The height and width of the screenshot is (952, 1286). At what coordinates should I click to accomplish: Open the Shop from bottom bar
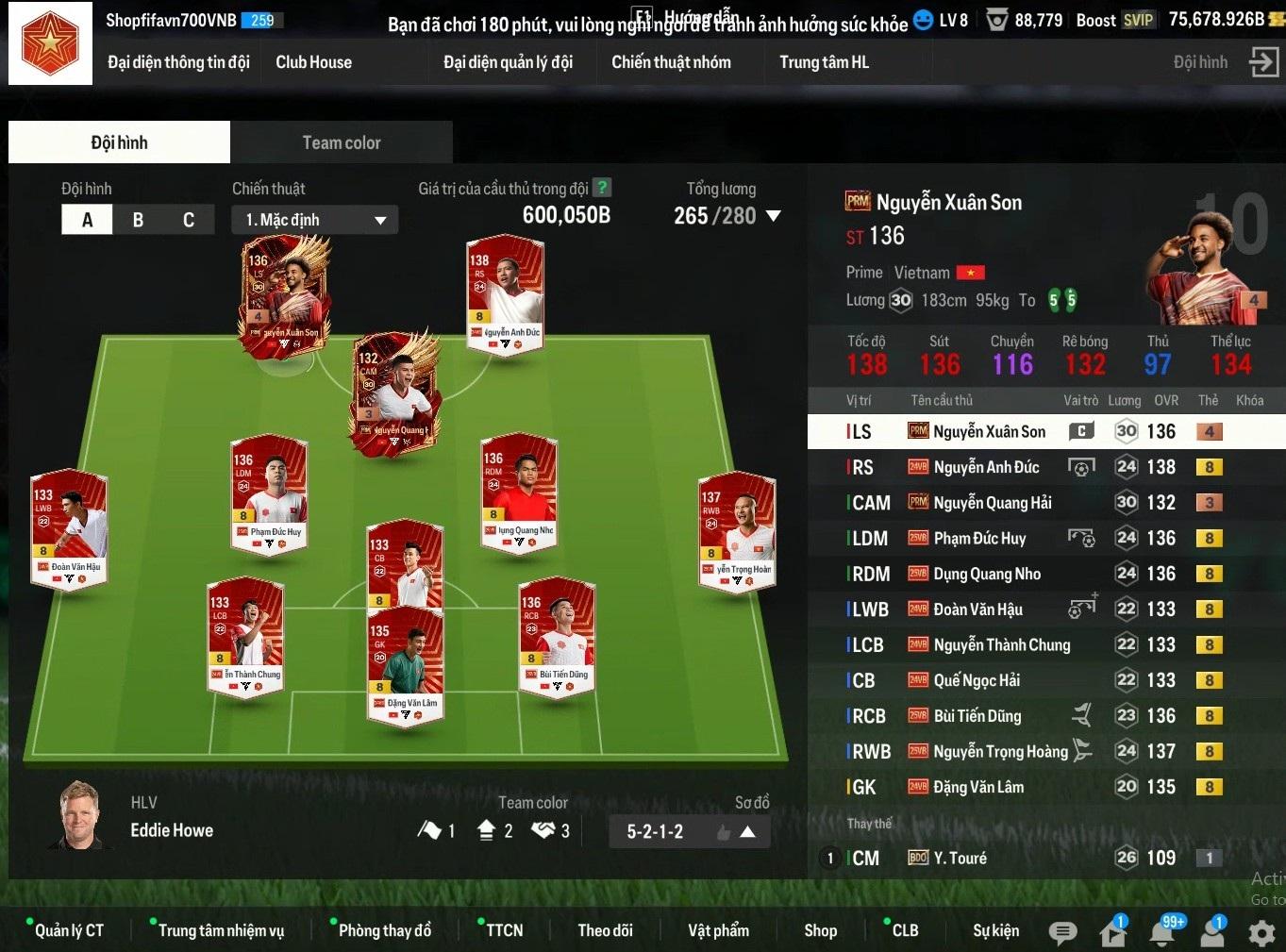pos(820,930)
